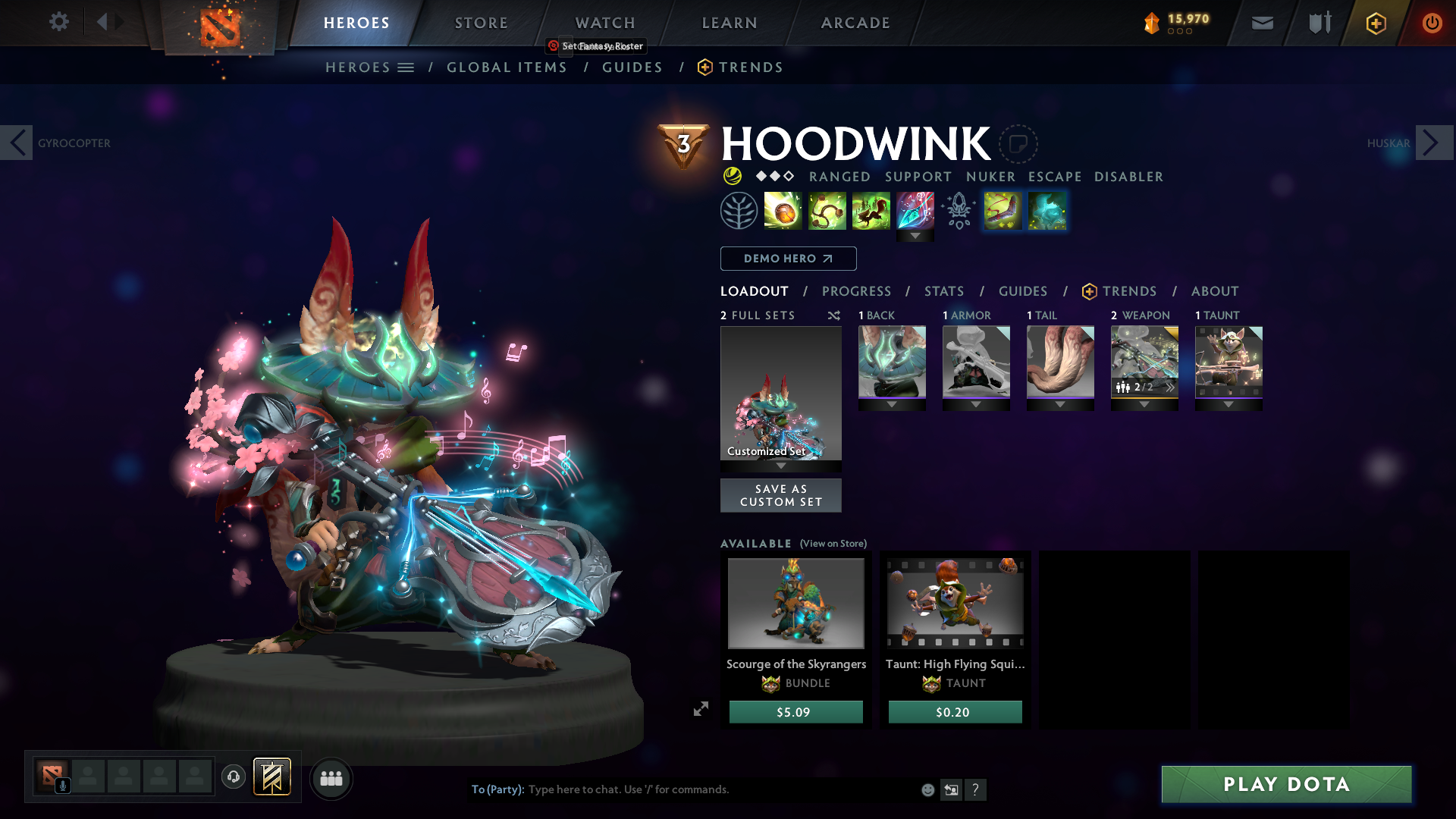The image size is (1456, 819).
Task: Expand the Back slot dropdown arrow
Action: tap(892, 404)
